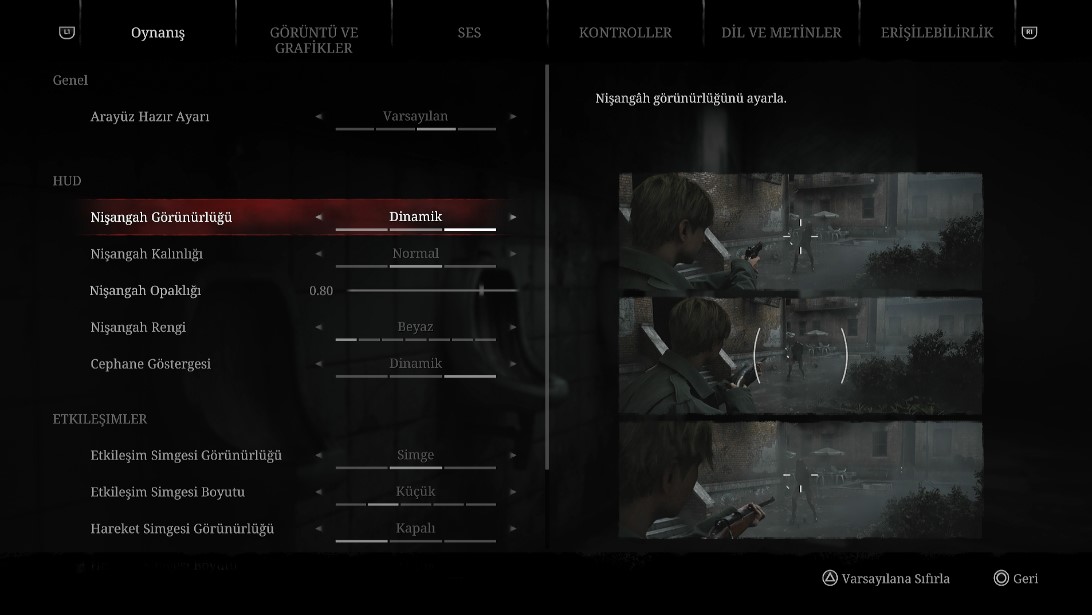Reset settings with Varsayılana Sıfırla
Screen dimensions: 1092x615
pyautogui.click(x=885, y=579)
